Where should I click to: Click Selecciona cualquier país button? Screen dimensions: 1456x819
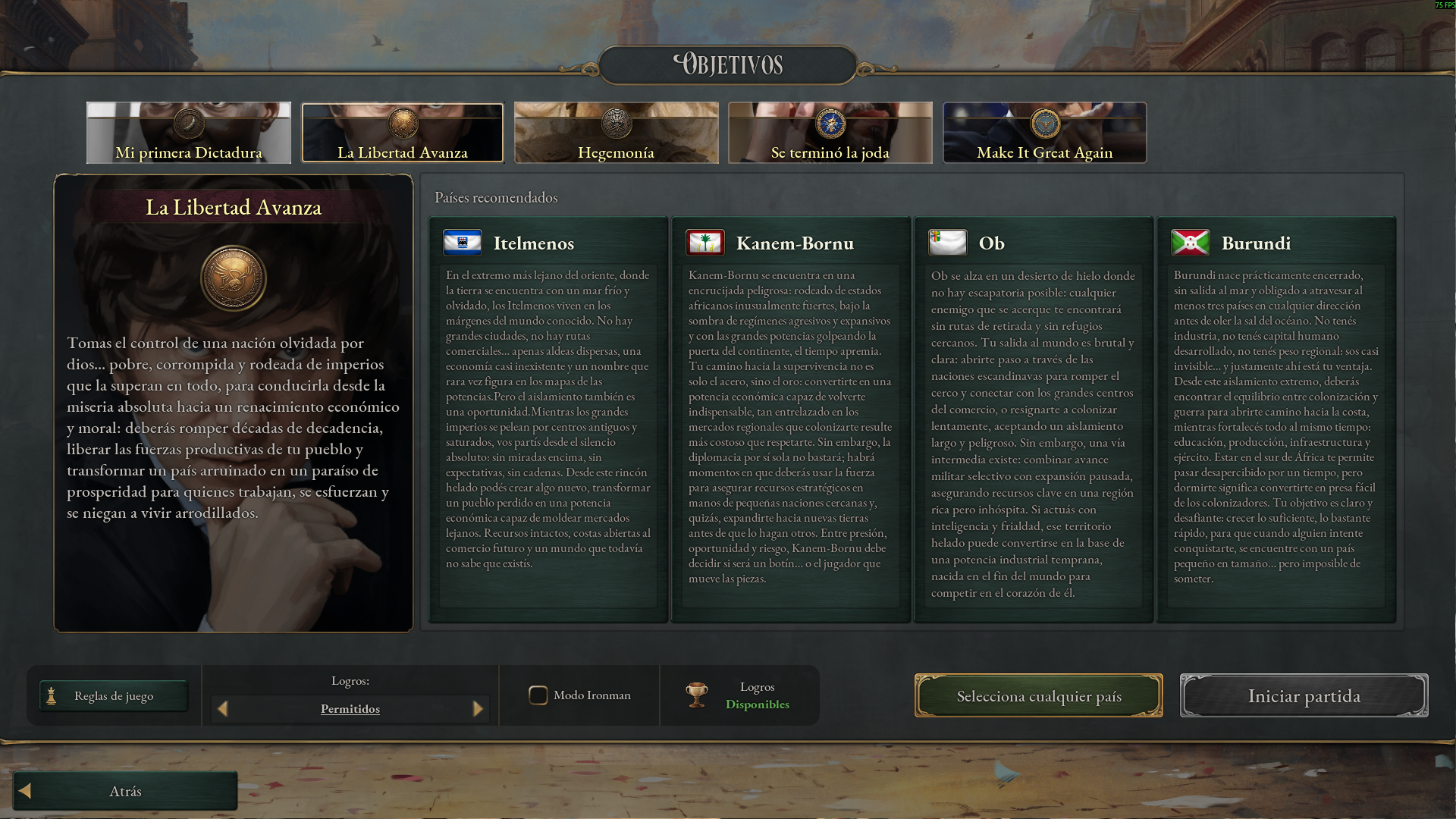pos(1038,696)
